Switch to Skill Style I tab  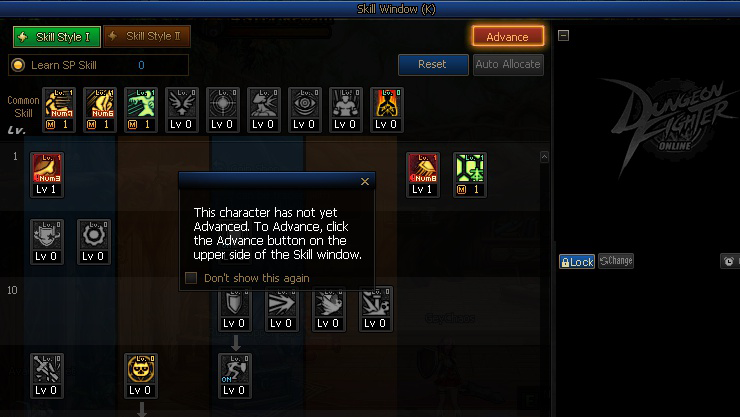coord(56,37)
